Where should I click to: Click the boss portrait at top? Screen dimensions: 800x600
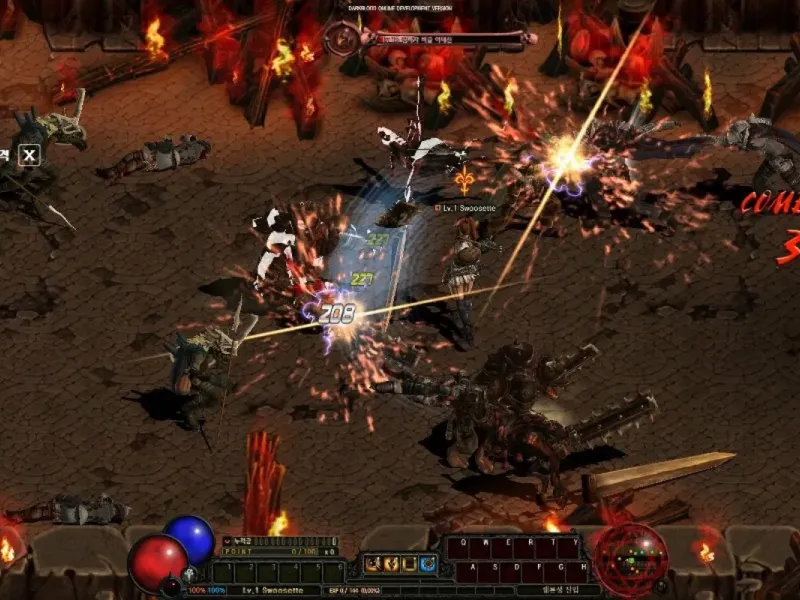click(341, 40)
